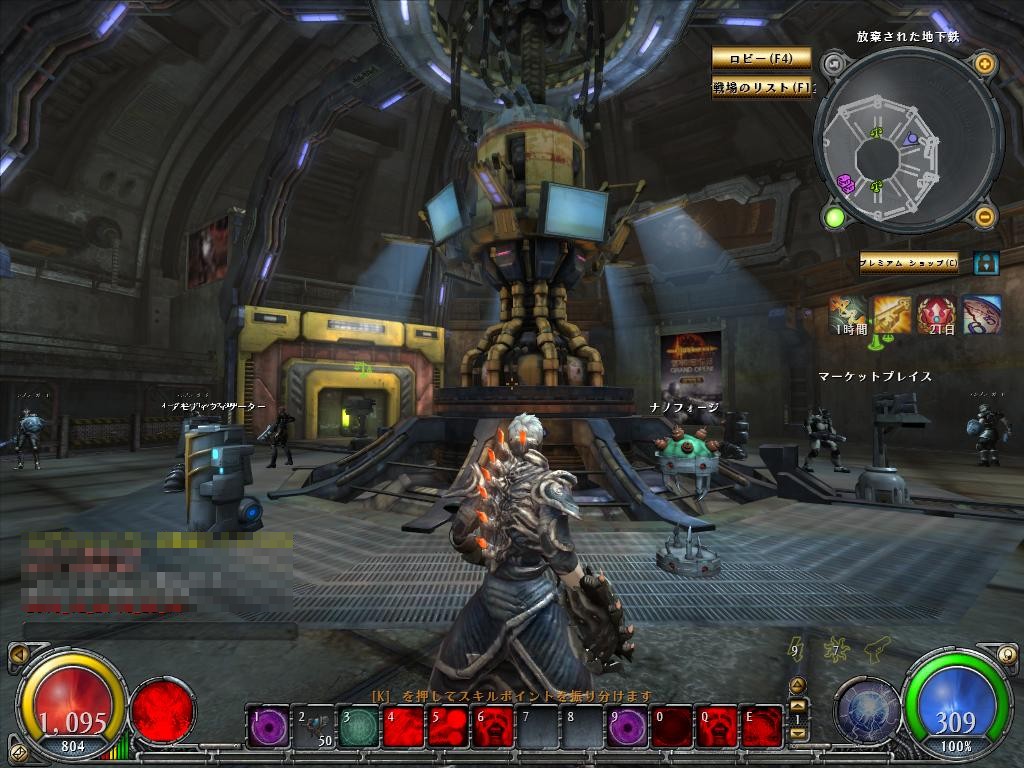1024x768 pixels.
Task: Select the compass buff icon
Action: 982,313
